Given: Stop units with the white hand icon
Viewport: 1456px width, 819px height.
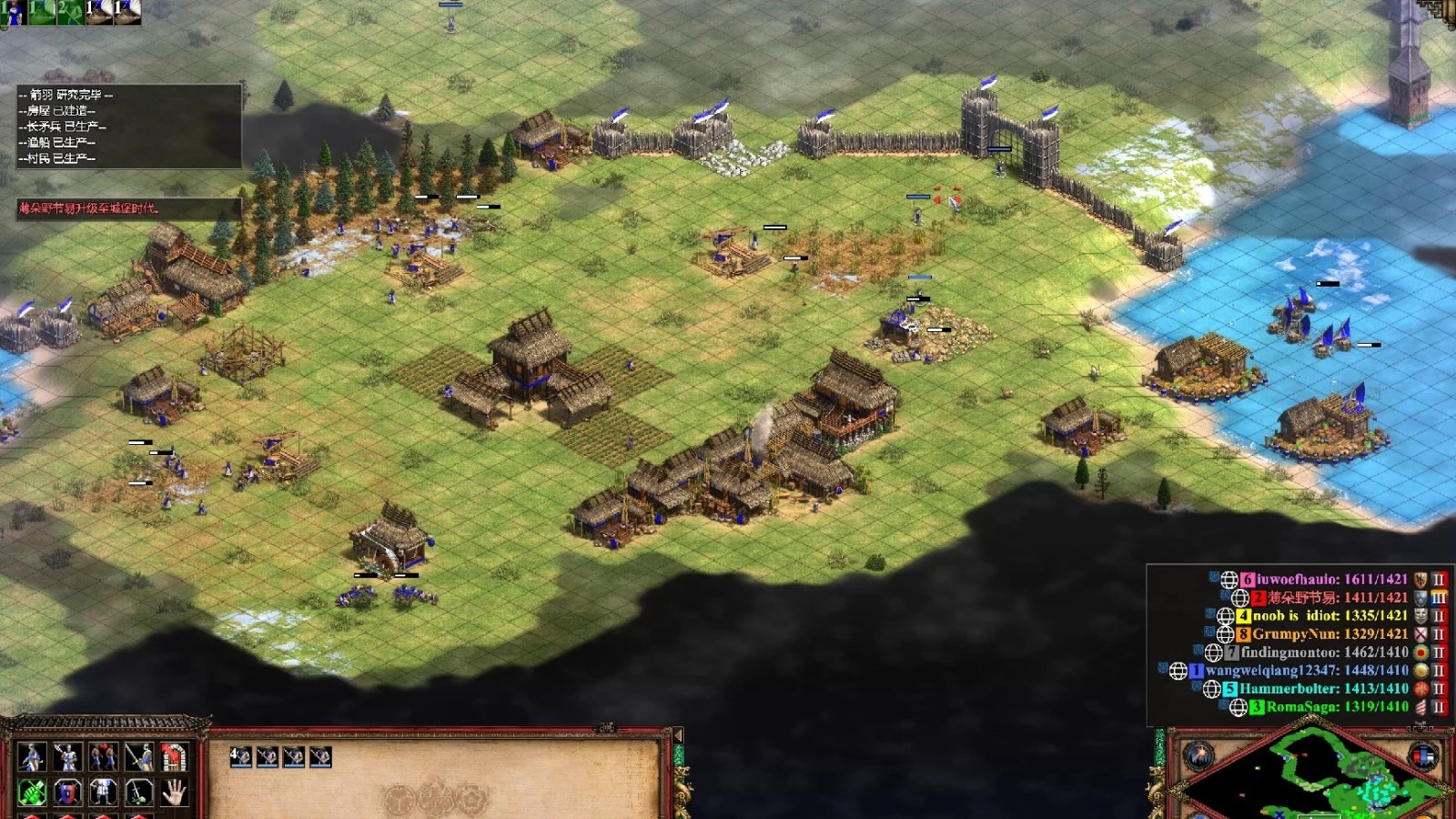Looking at the screenshot, I should (x=174, y=792).
